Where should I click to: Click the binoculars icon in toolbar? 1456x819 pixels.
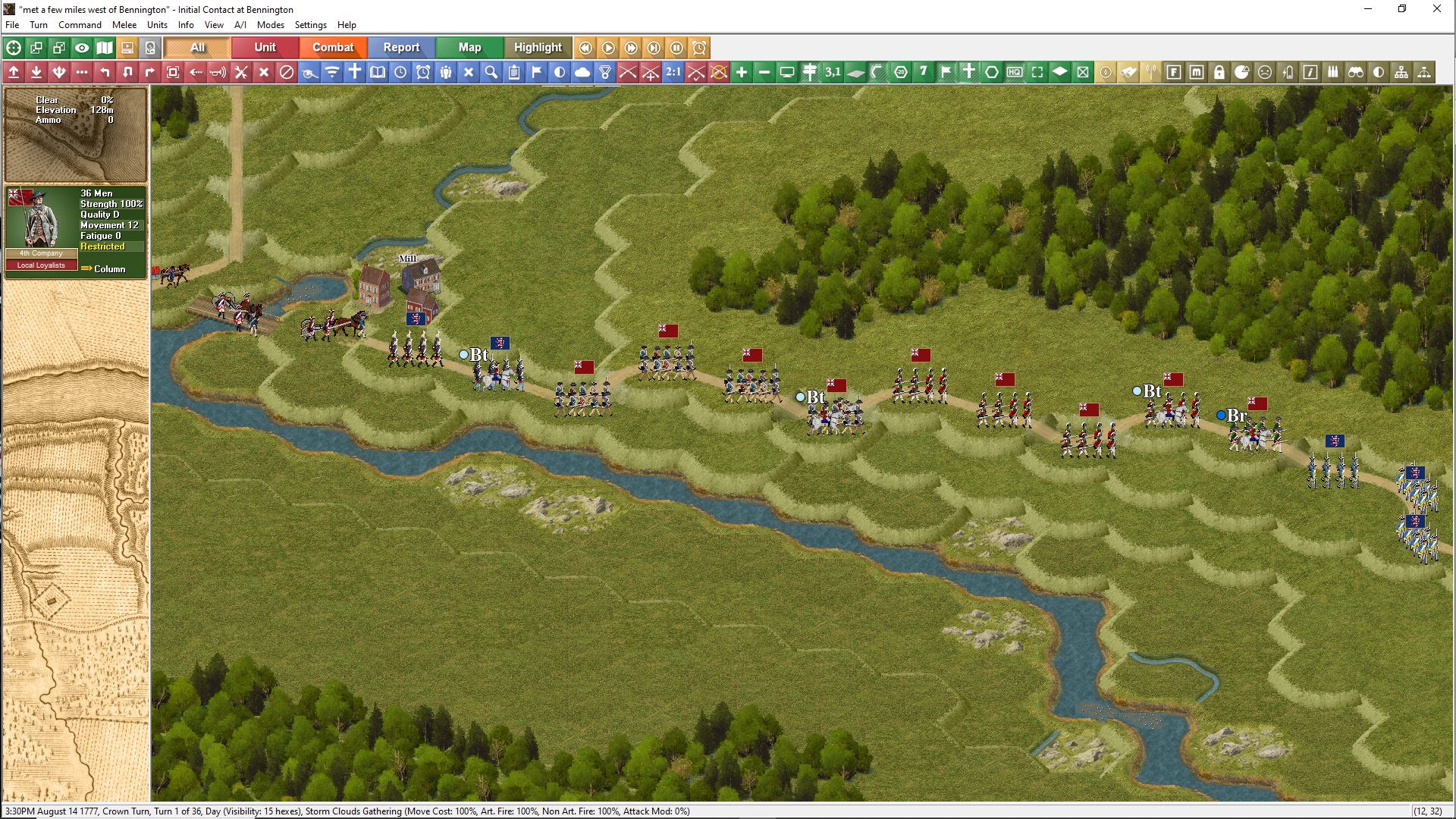pyautogui.click(x=1356, y=72)
